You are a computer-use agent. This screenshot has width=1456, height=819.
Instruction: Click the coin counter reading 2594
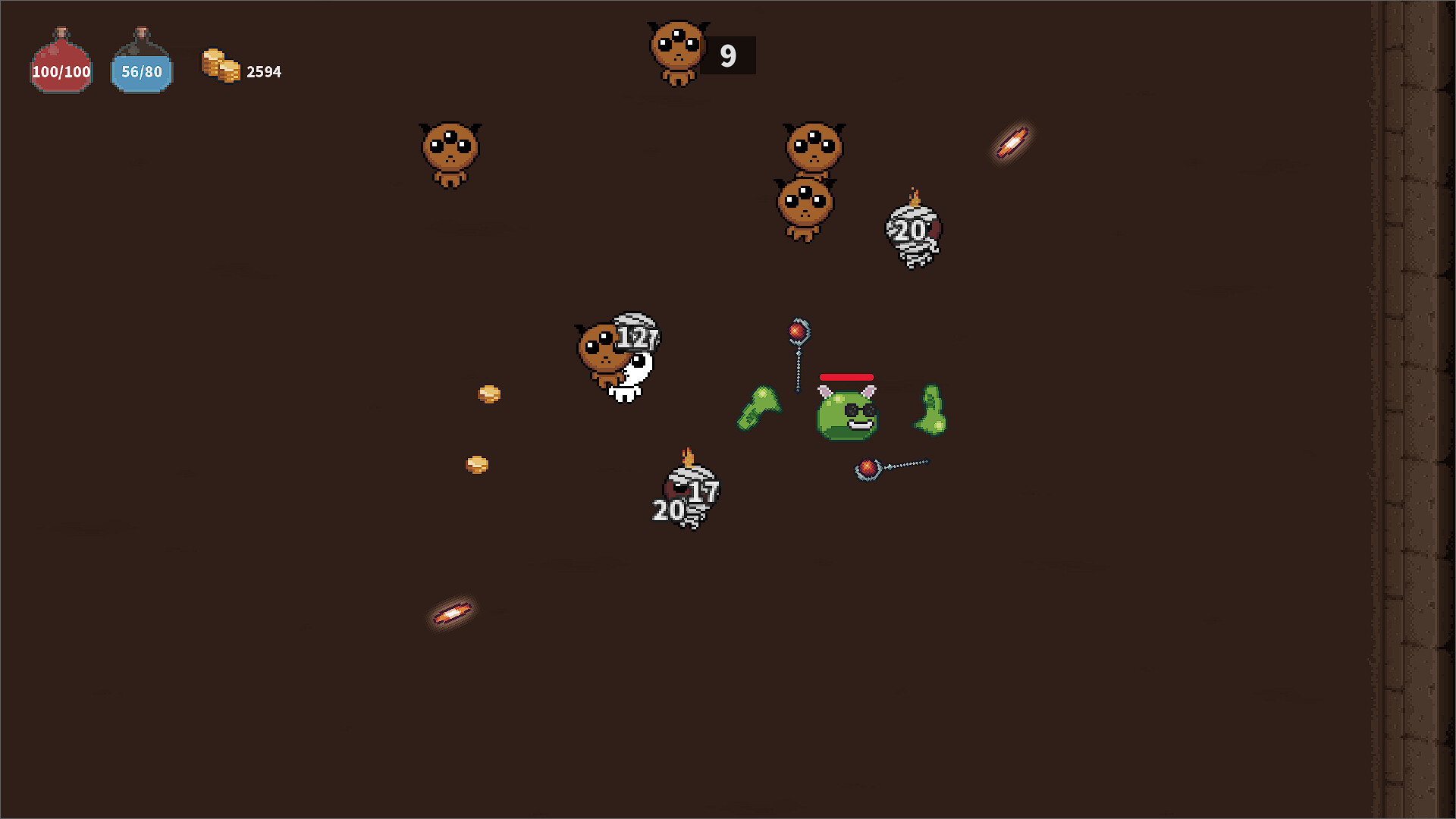(x=263, y=71)
